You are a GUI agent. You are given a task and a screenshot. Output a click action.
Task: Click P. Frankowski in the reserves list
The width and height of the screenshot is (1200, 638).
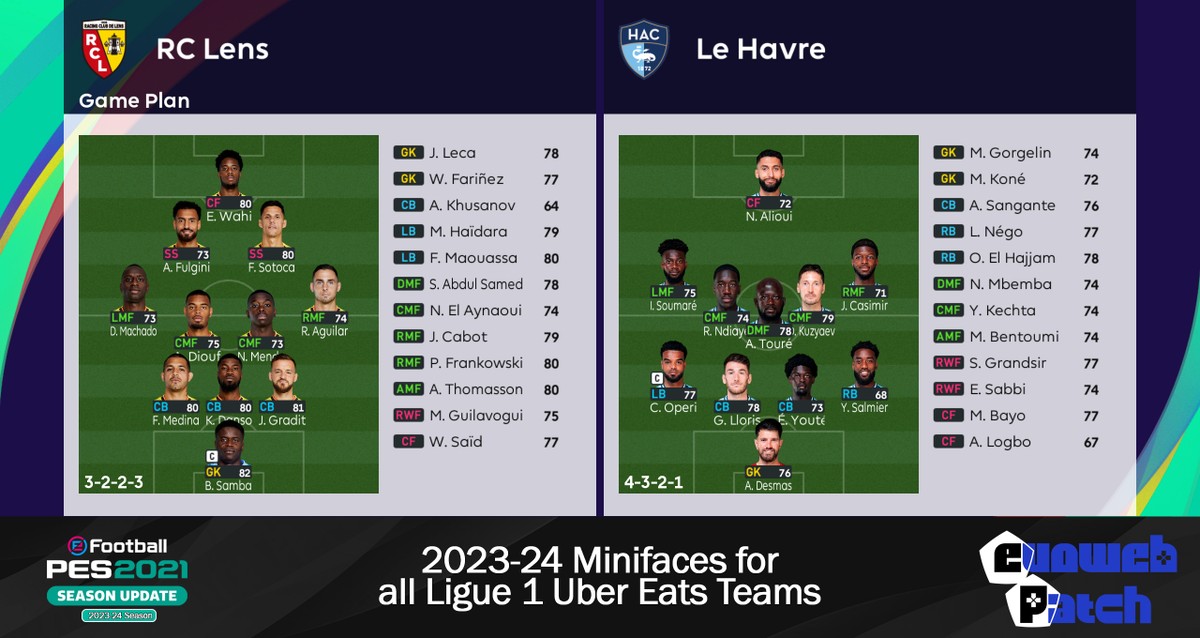point(476,363)
